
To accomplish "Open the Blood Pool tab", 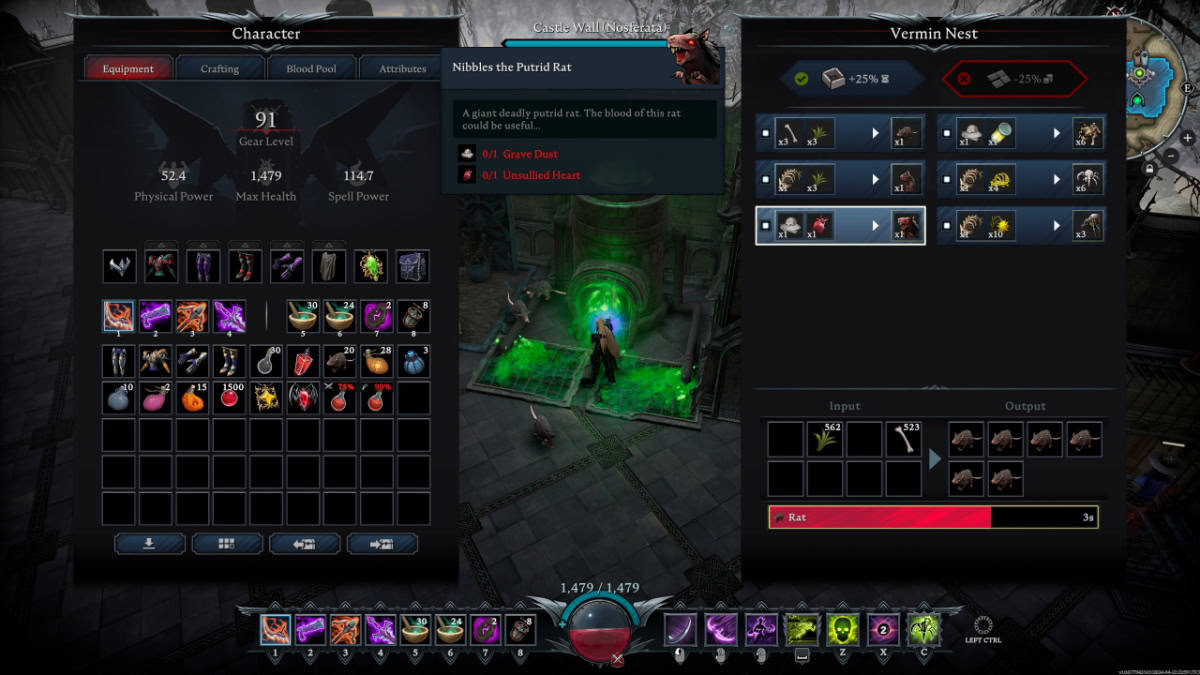I will pyautogui.click(x=311, y=69).
